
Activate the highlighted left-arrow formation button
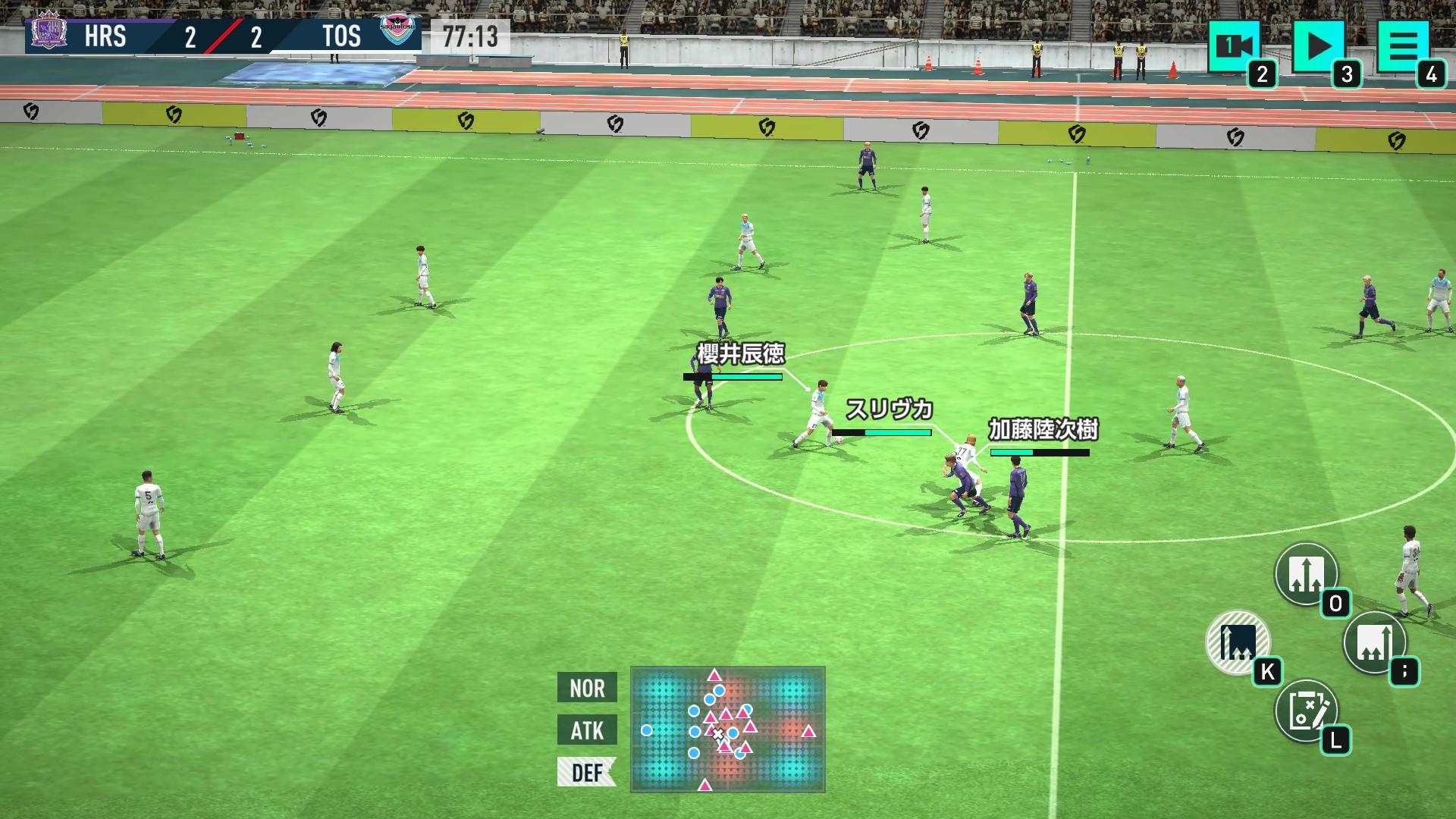1238,642
